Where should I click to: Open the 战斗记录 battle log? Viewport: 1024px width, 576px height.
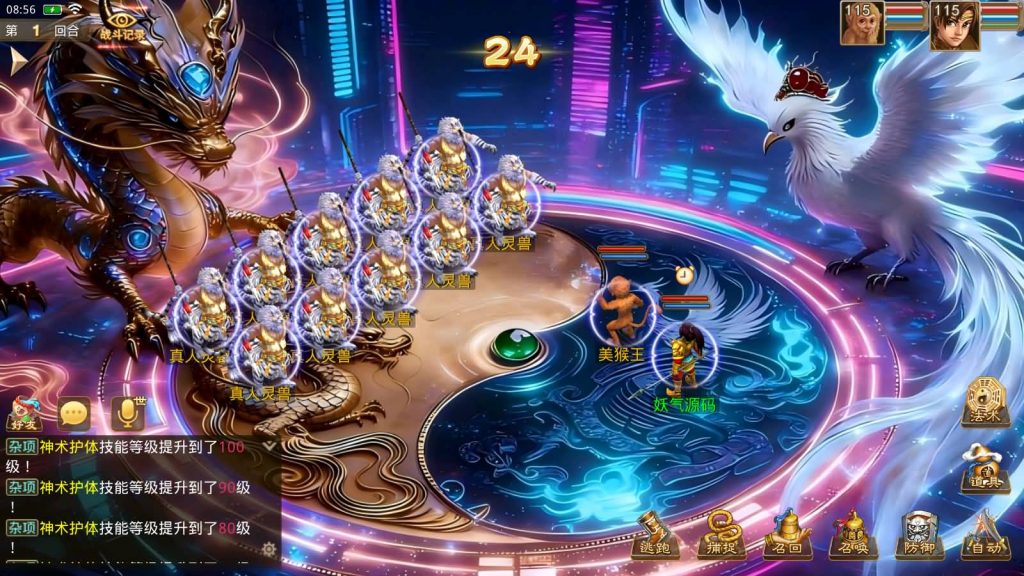[x=122, y=24]
